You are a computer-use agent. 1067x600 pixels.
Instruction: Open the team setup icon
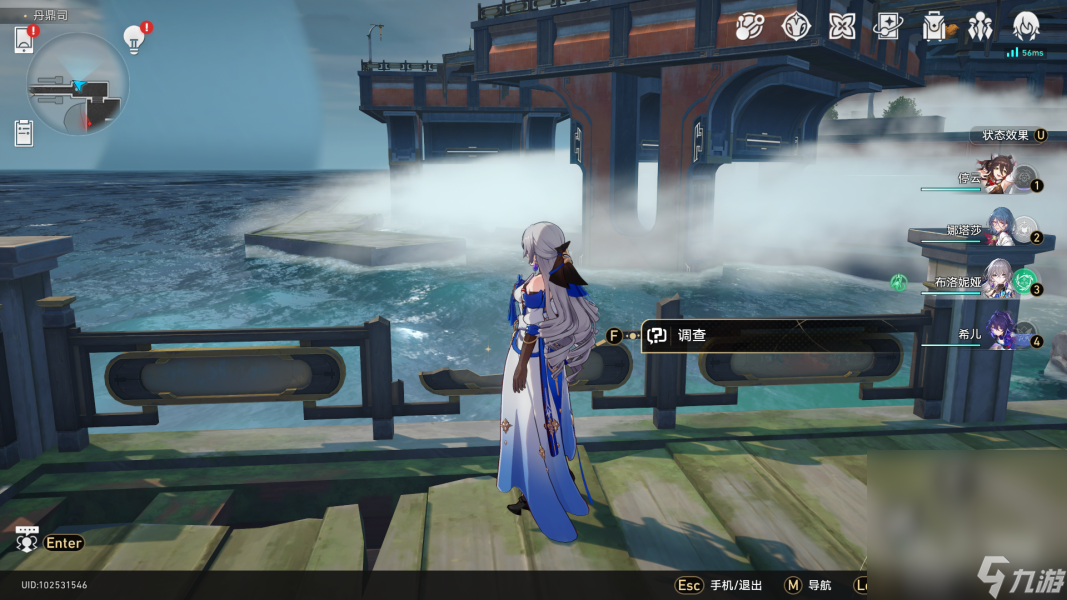click(x=980, y=27)
